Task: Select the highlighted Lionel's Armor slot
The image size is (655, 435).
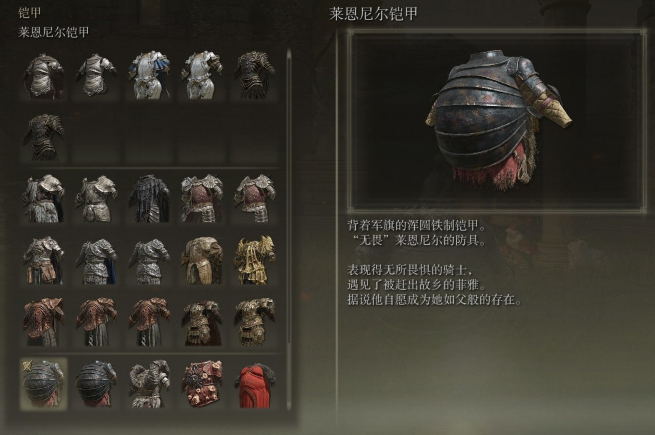Action: [43, 383]
